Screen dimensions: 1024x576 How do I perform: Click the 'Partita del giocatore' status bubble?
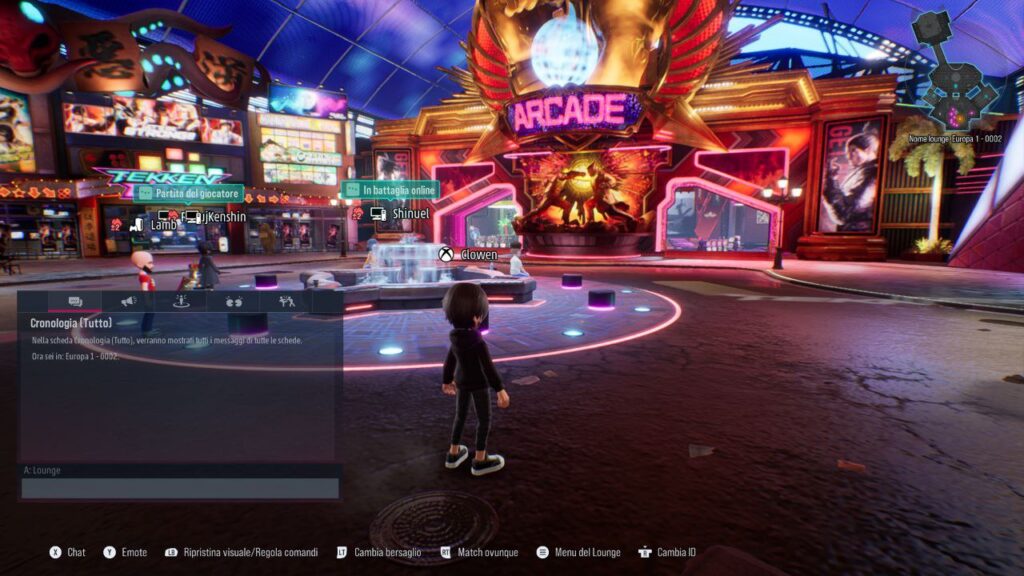[x=190, y=192]
